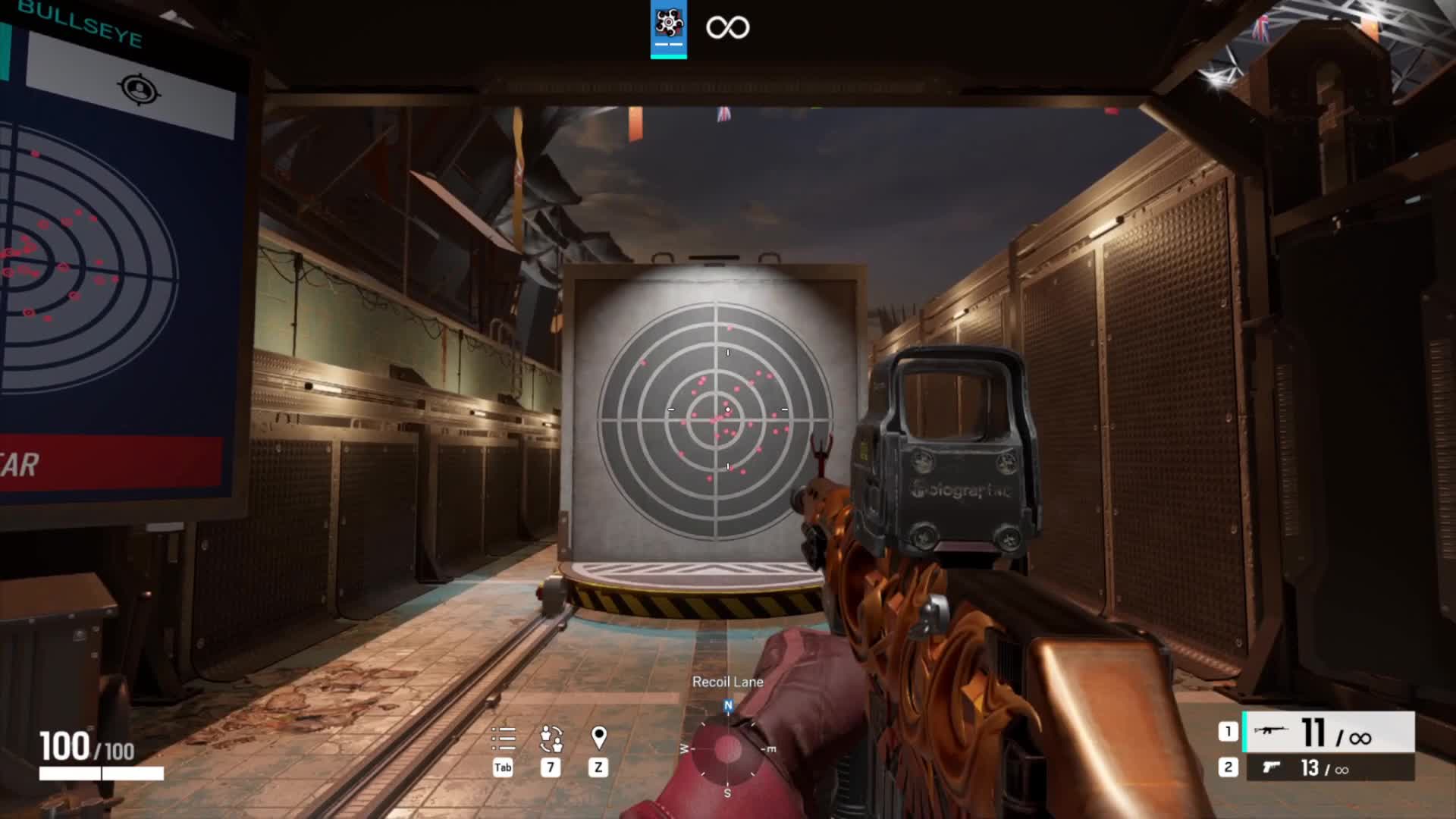Open the operator swap icon
The width and height of the screenshot is (1456, 819).
(x=551, y=738)
